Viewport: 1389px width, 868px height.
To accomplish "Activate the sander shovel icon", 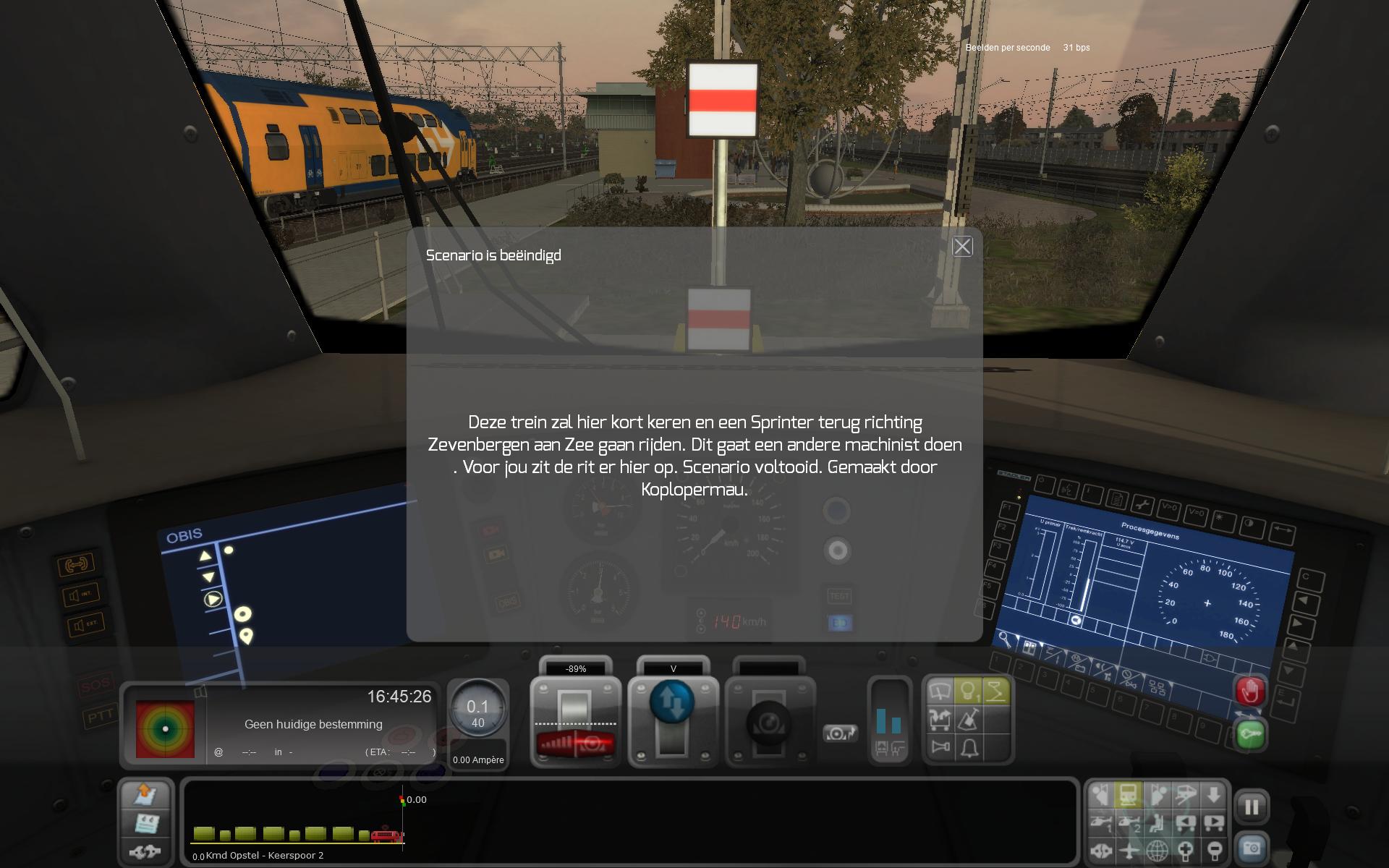I will [969, 720].
